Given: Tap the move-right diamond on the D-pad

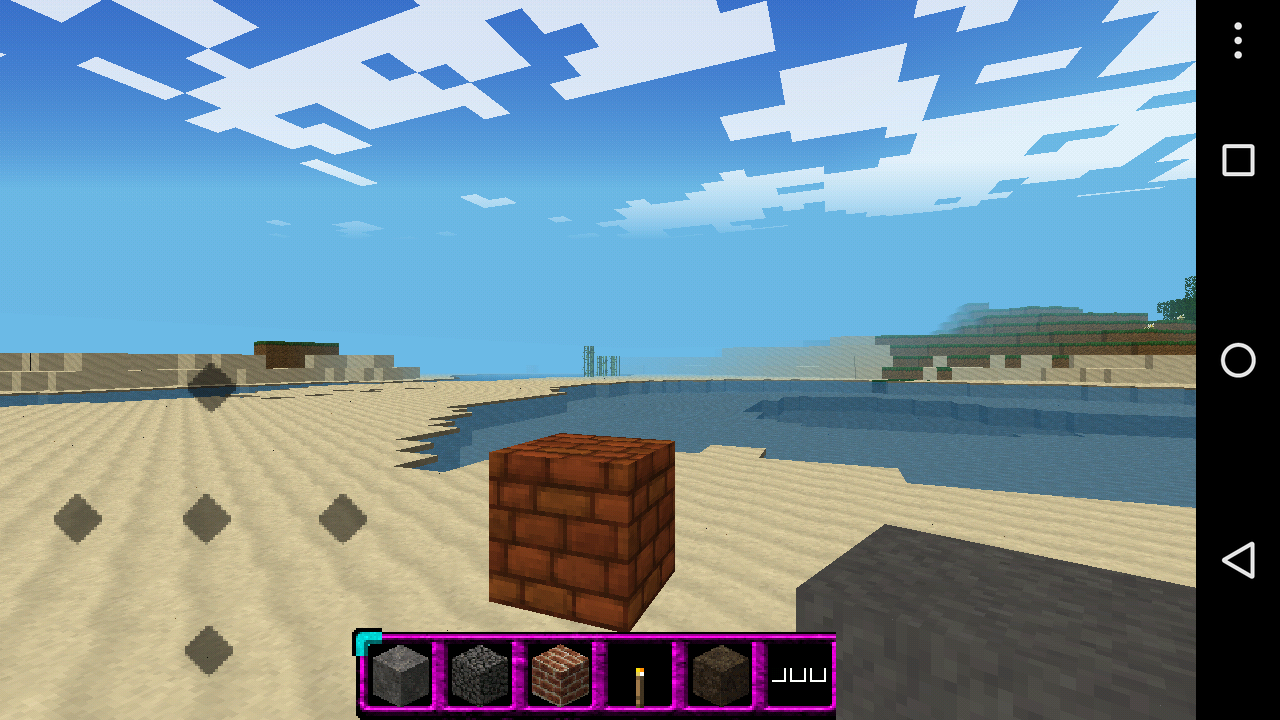Looking at the screenshot, I should point(343,518).
